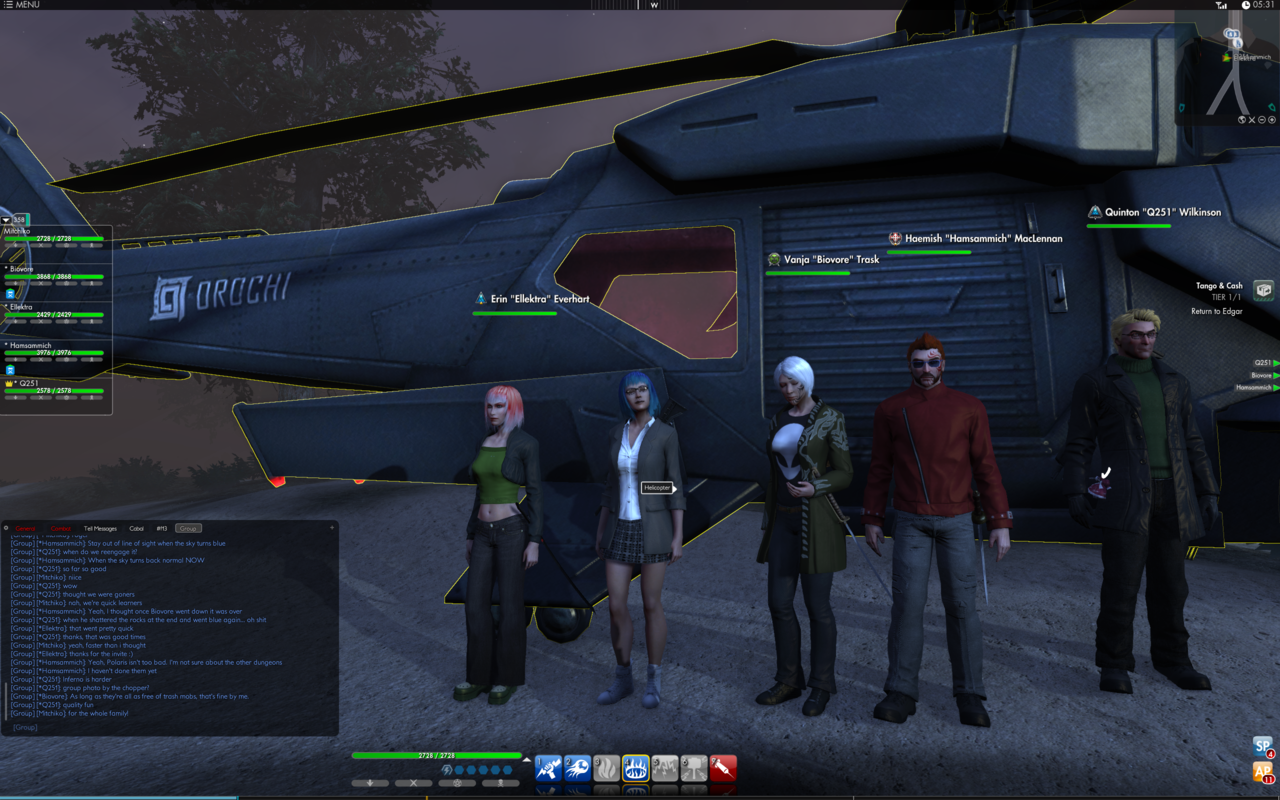Open the SP skill points button
The height and width of the screenshot is (800, 1280).
pos(1263,747)
